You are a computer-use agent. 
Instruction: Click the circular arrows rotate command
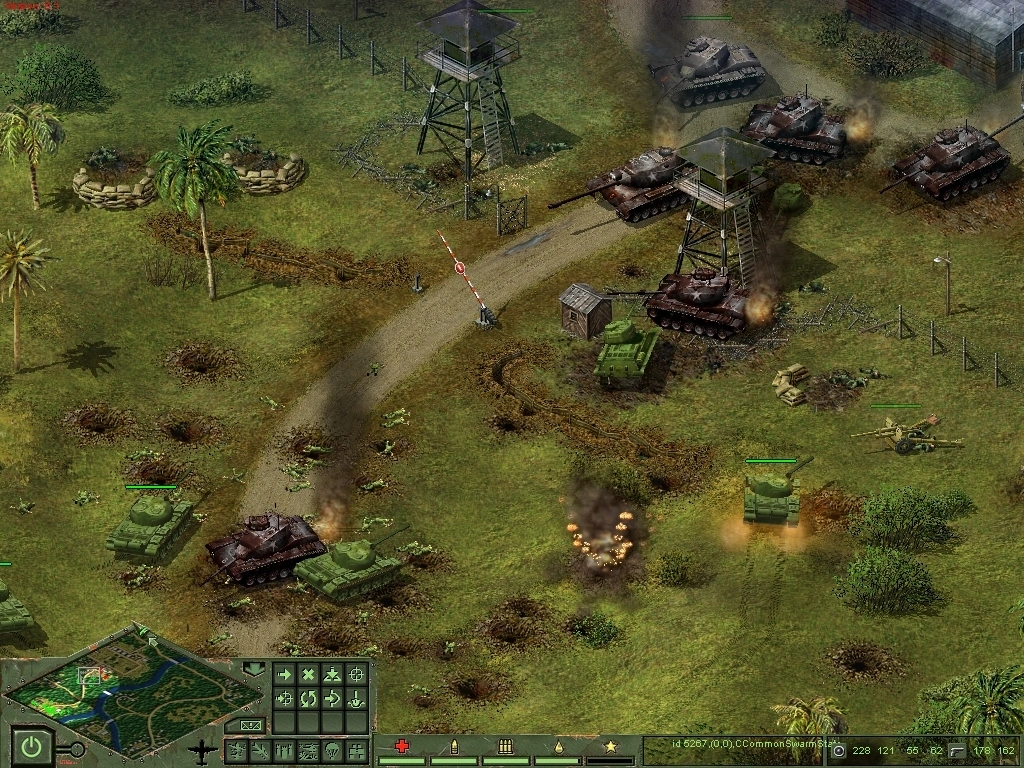308,698
